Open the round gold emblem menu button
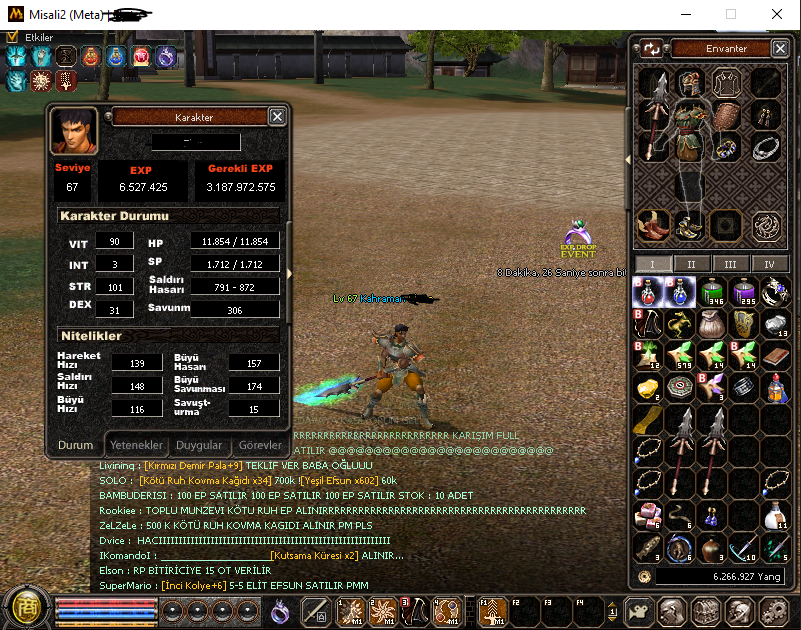This screenshot has width=801, height=630. tap(25, 606)
